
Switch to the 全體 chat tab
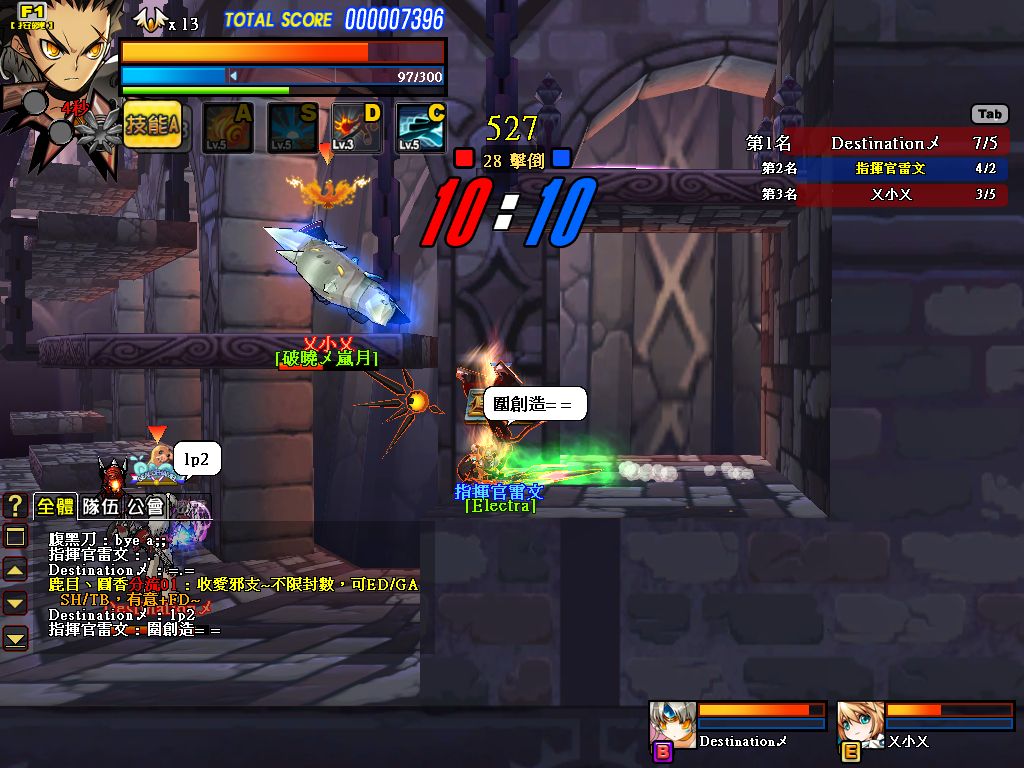coord(56,506)
